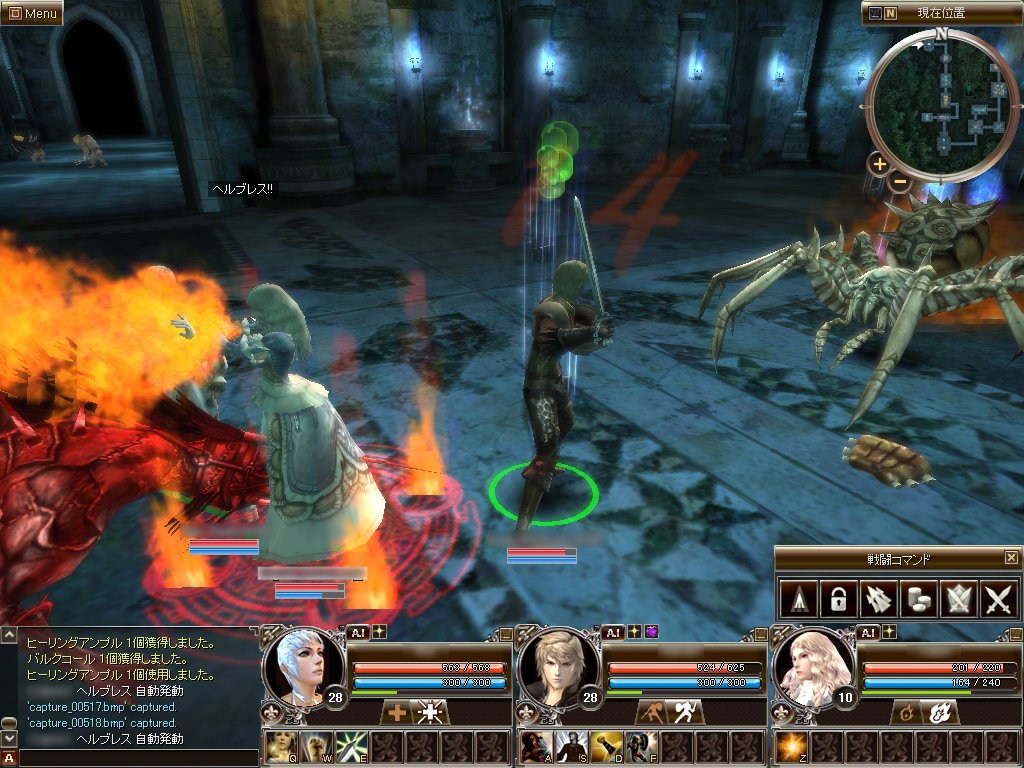The width and height of the screenshot is (1024, 768).
Task: Toggle the N compass button above minimap
Action: [x=891, y=13]
